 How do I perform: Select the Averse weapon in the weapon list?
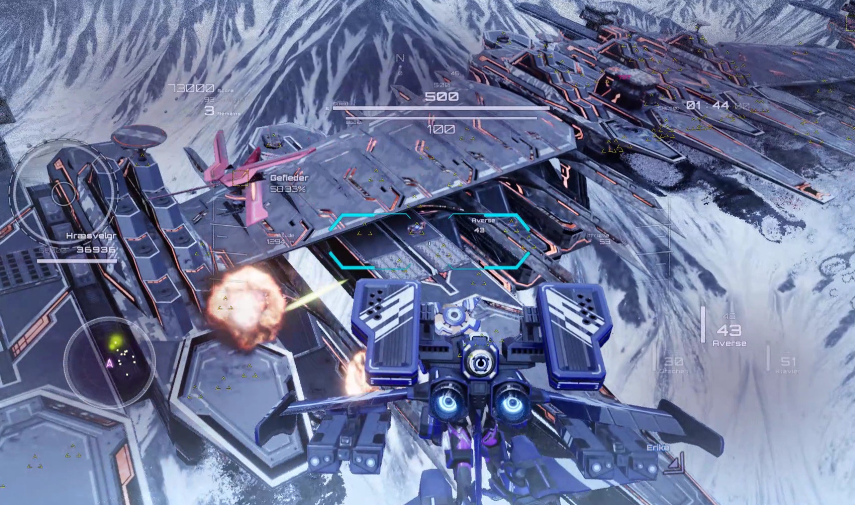(x=729, y=334)
